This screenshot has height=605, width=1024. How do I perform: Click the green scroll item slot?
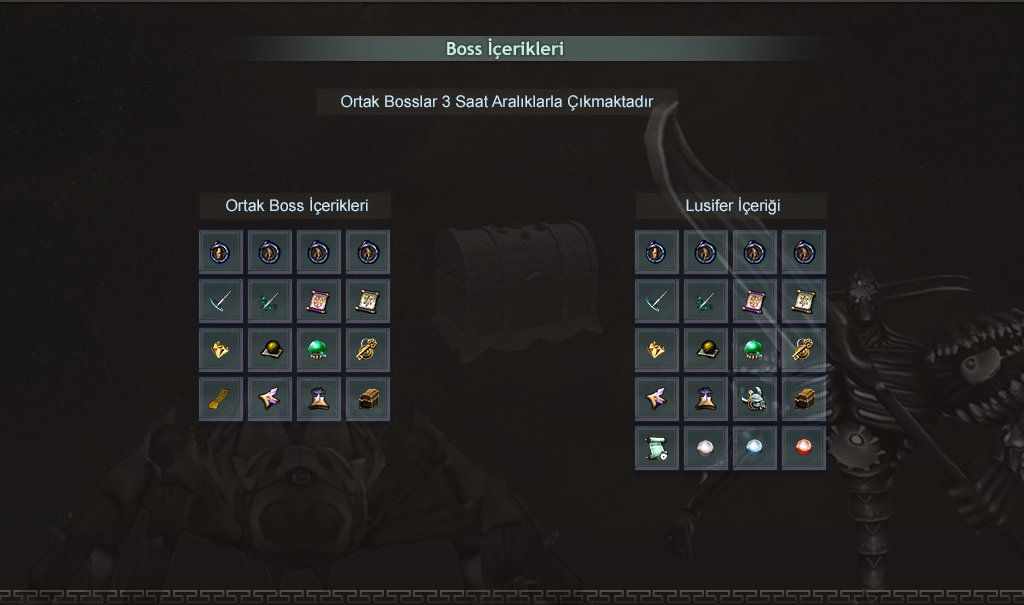(x=657, y=448)
